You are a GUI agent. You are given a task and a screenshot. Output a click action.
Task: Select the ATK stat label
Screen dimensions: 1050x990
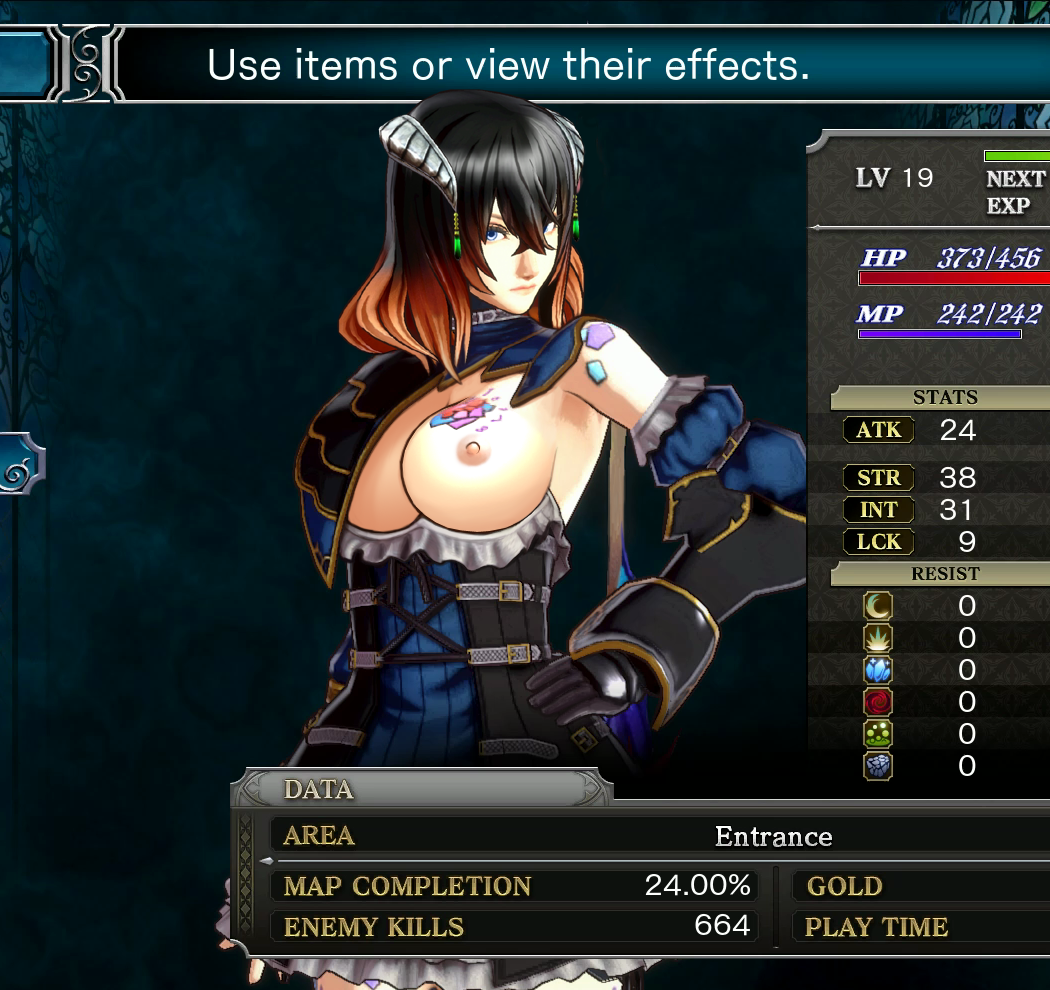[x=878, y=430]
